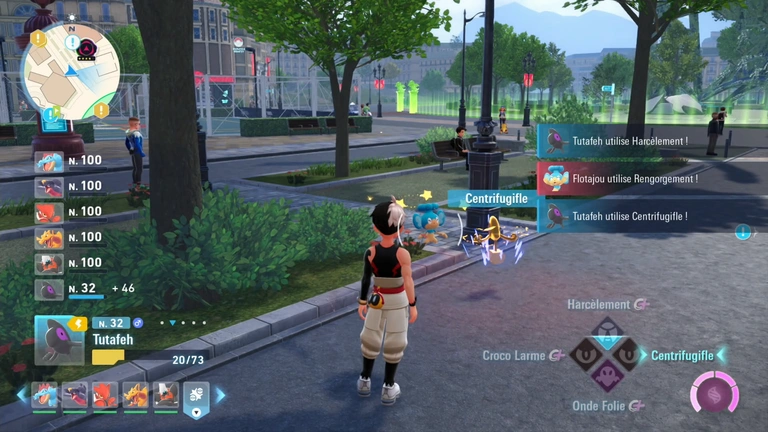Click the right arrow of the quick-switch bar
Image resolution: width=768 pixels, height=432 pixels.
click(220, 395)
